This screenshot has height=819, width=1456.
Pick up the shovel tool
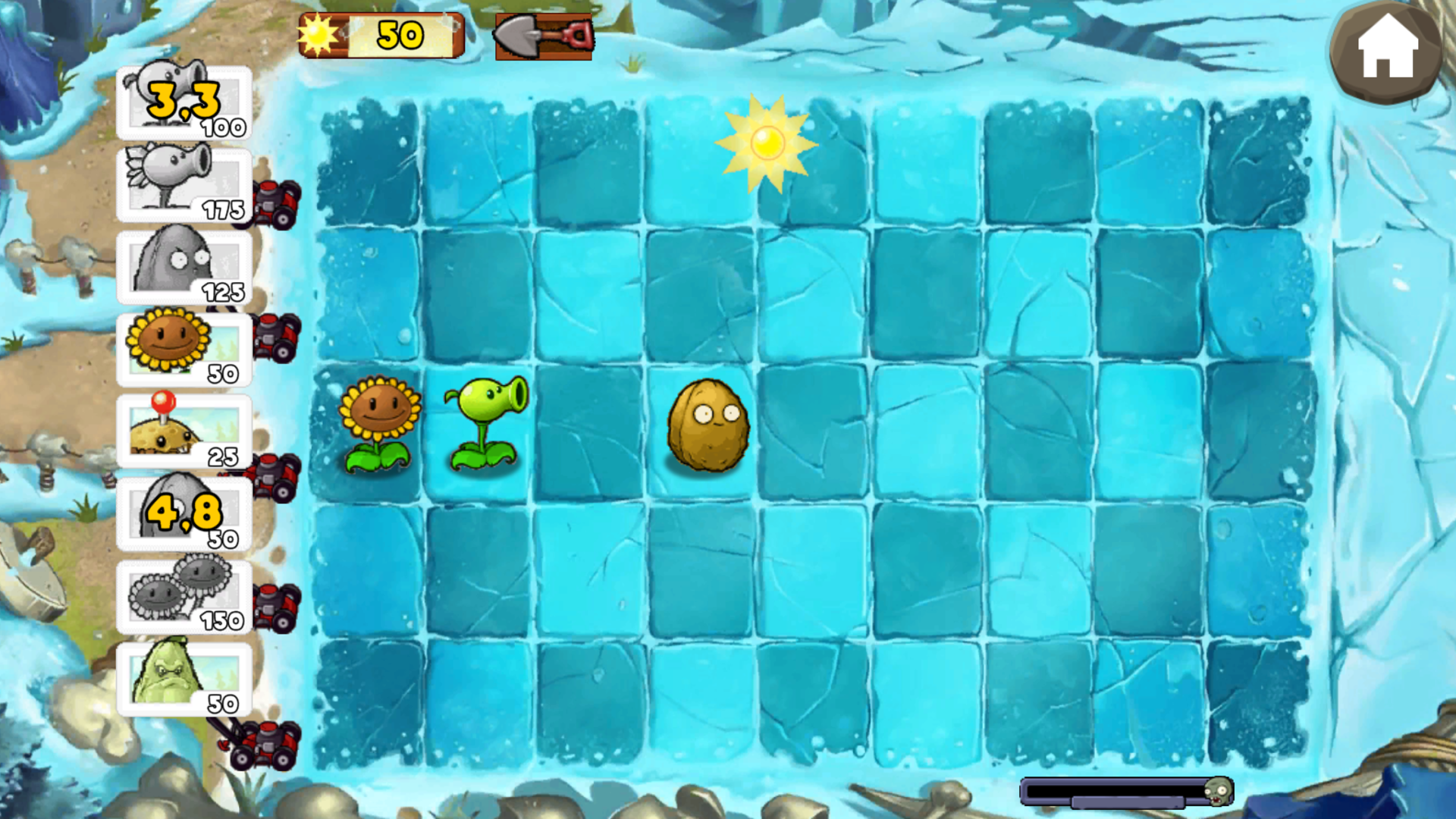pos(544,36)
